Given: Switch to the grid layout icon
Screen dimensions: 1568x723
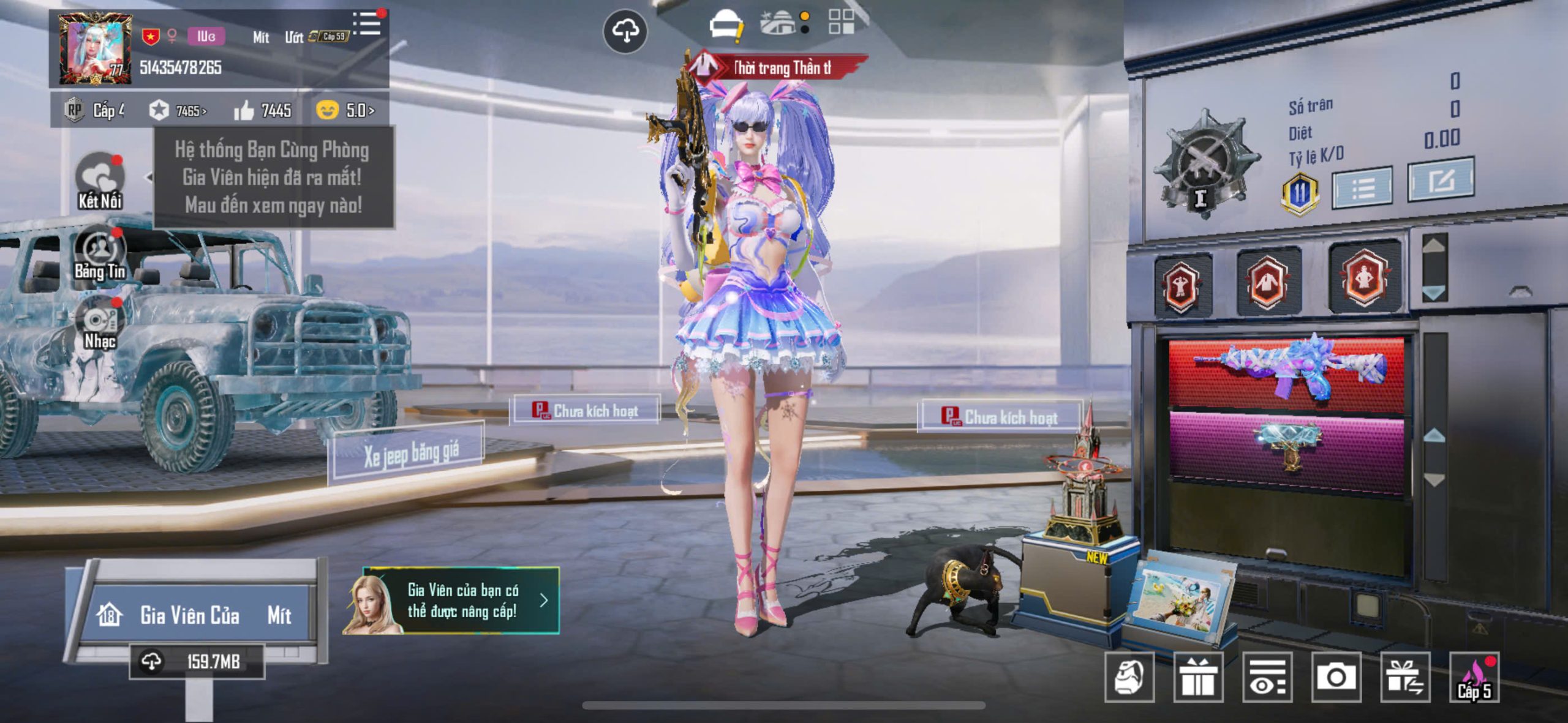Looking at the screenshot, I should [841, 22].
